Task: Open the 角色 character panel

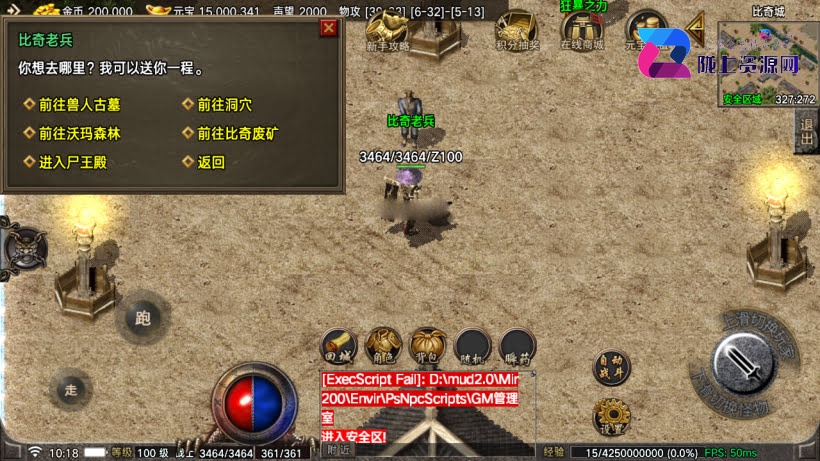Action: 384,345
